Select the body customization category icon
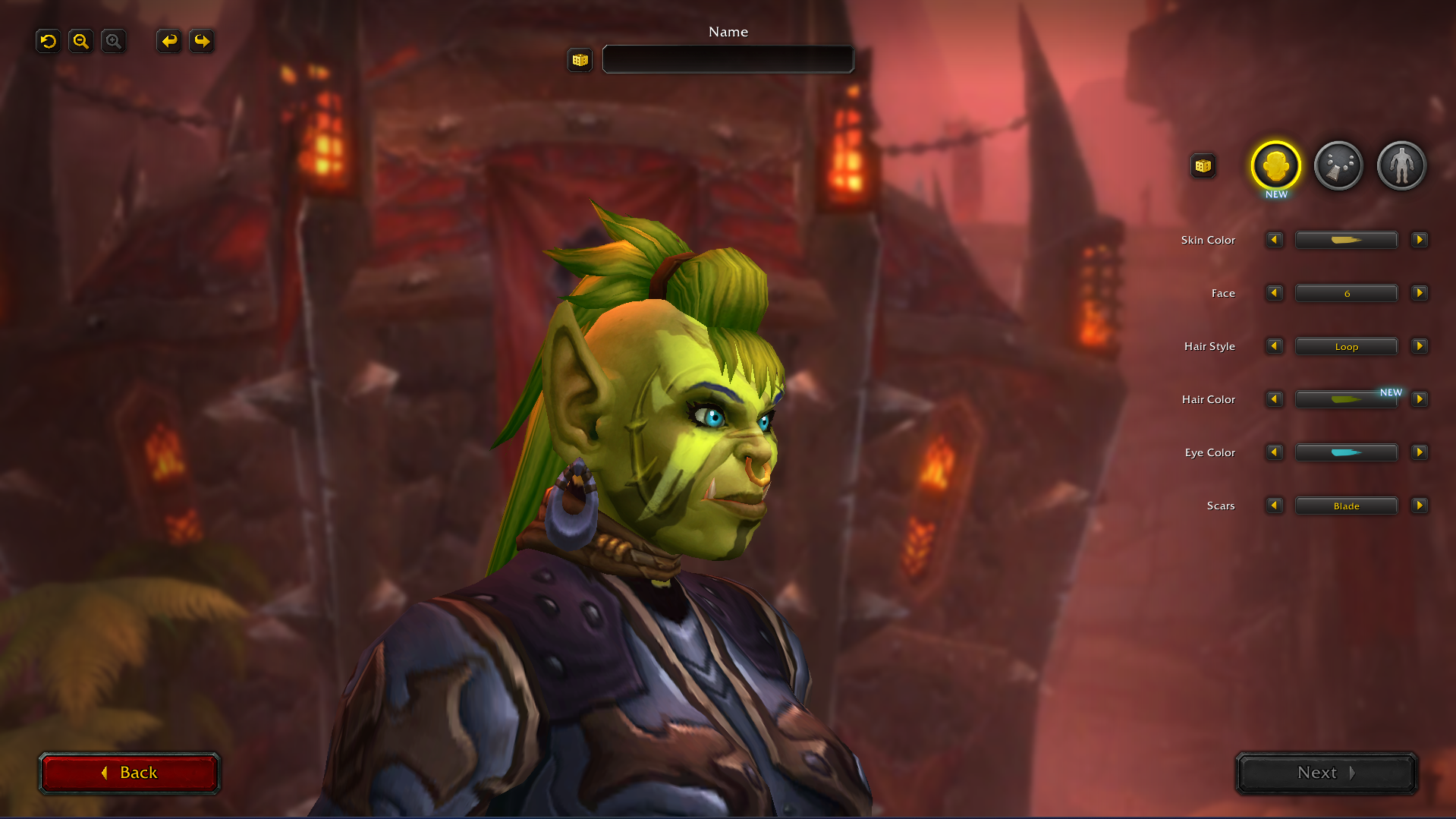The width and height of the screenshot is (1456, 819). pos(1401,165)
